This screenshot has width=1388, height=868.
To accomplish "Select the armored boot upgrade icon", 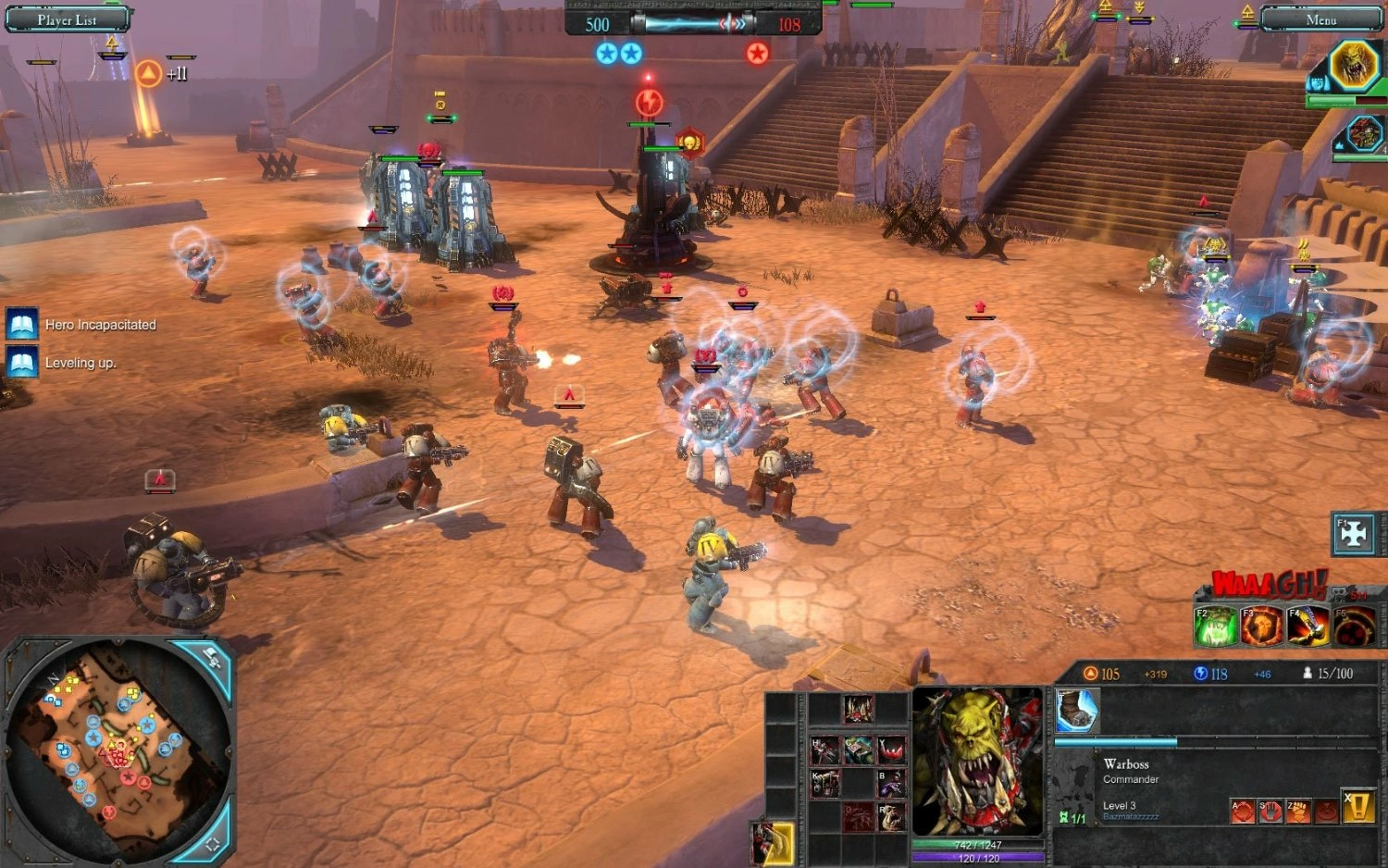I will [x=1077, y=711].
